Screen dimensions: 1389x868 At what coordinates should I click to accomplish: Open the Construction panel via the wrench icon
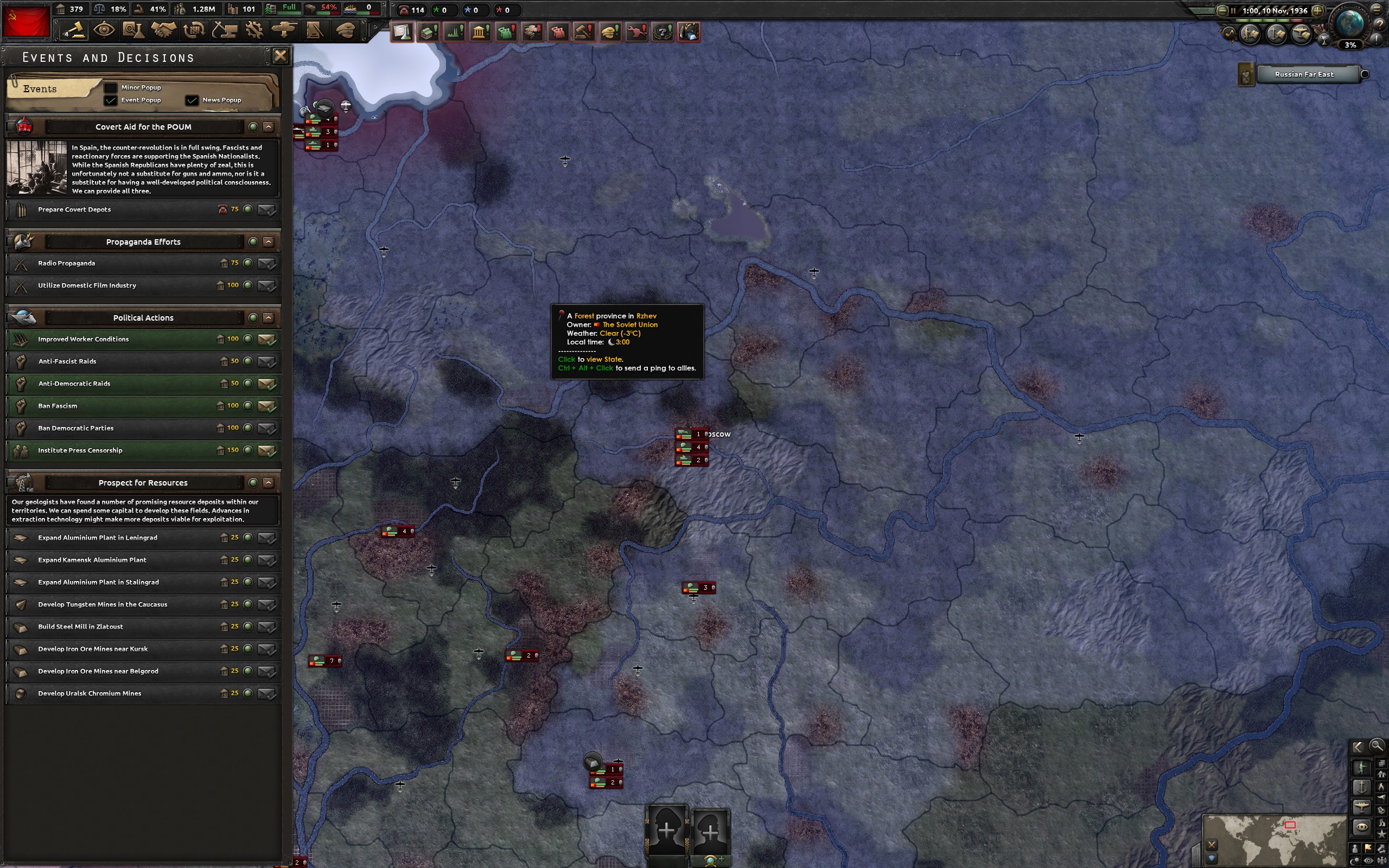pyautogui.click(x=255, y=30)
